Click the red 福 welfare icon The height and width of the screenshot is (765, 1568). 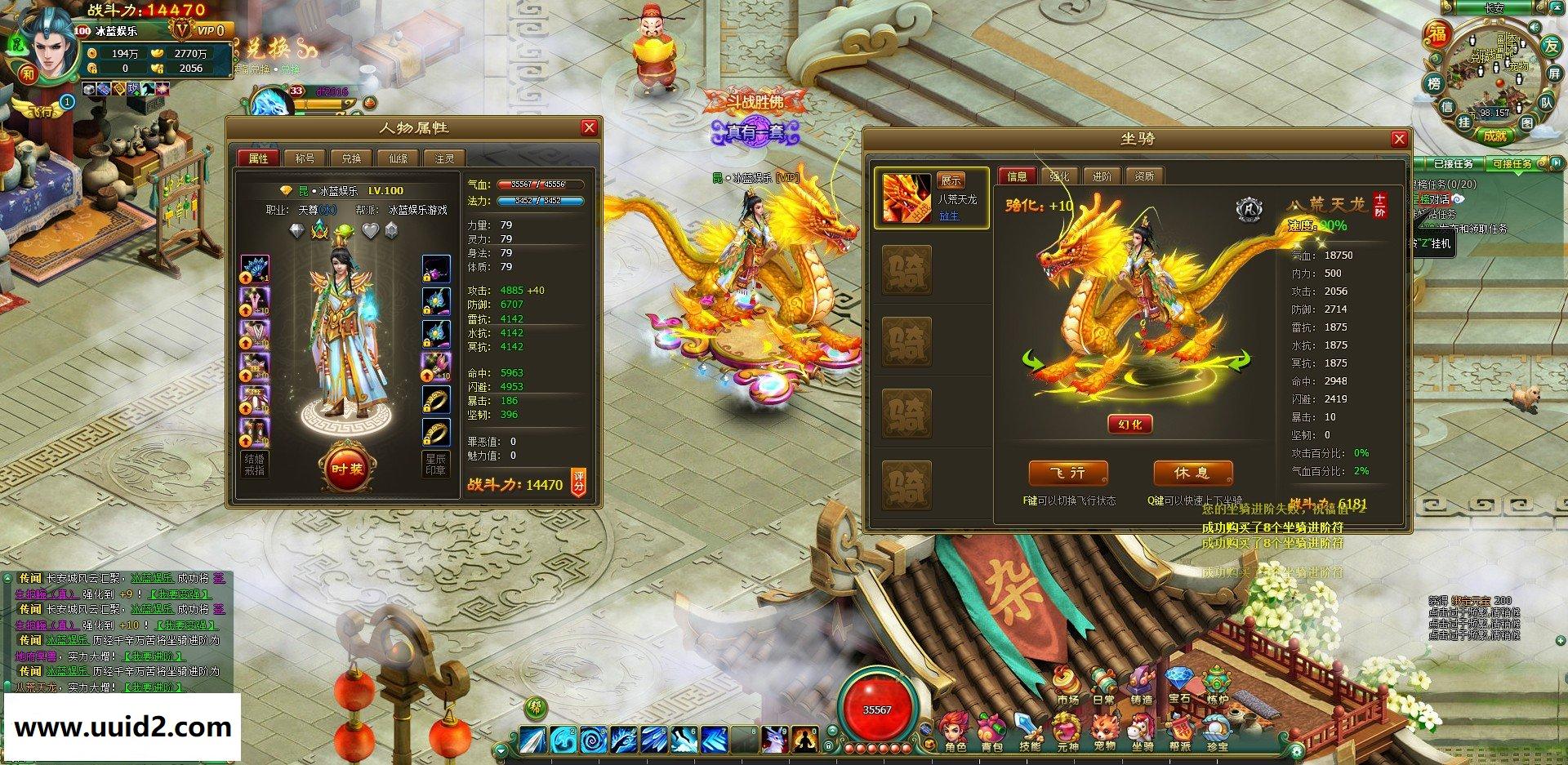click(1437, 33)
